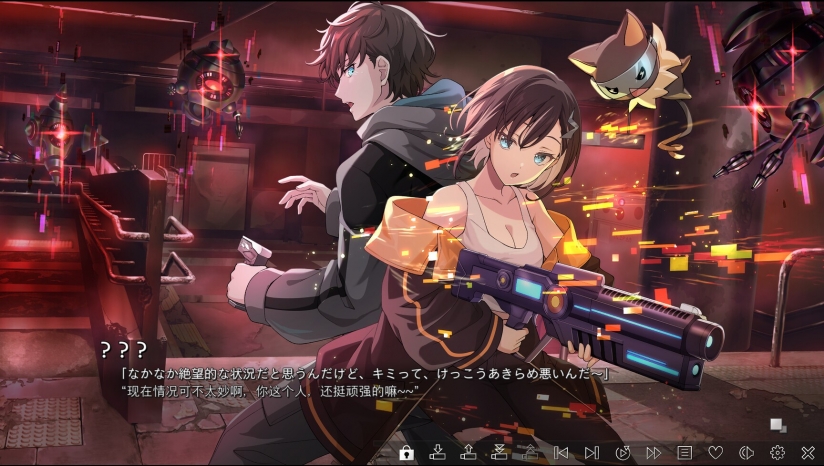The width and height of the screenshot is (824, 466).
Task: Jump back to the previous scene
Action: point(561,453)
